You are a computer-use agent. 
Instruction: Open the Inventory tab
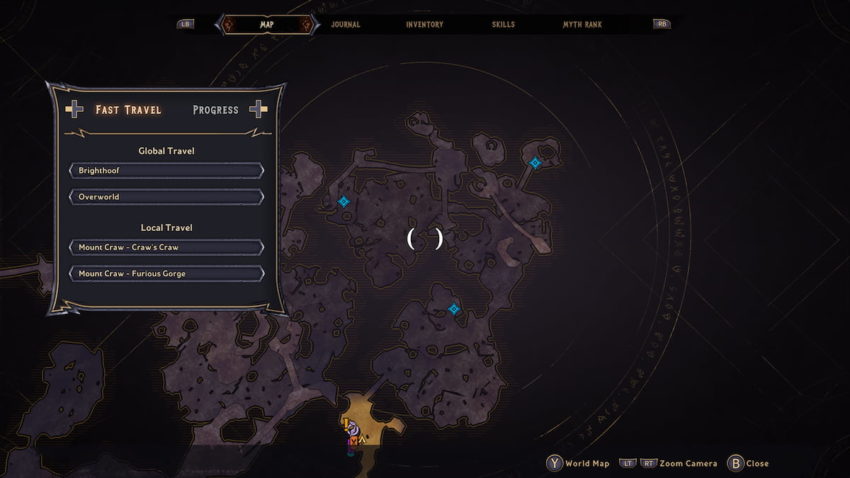pos(424,24)
